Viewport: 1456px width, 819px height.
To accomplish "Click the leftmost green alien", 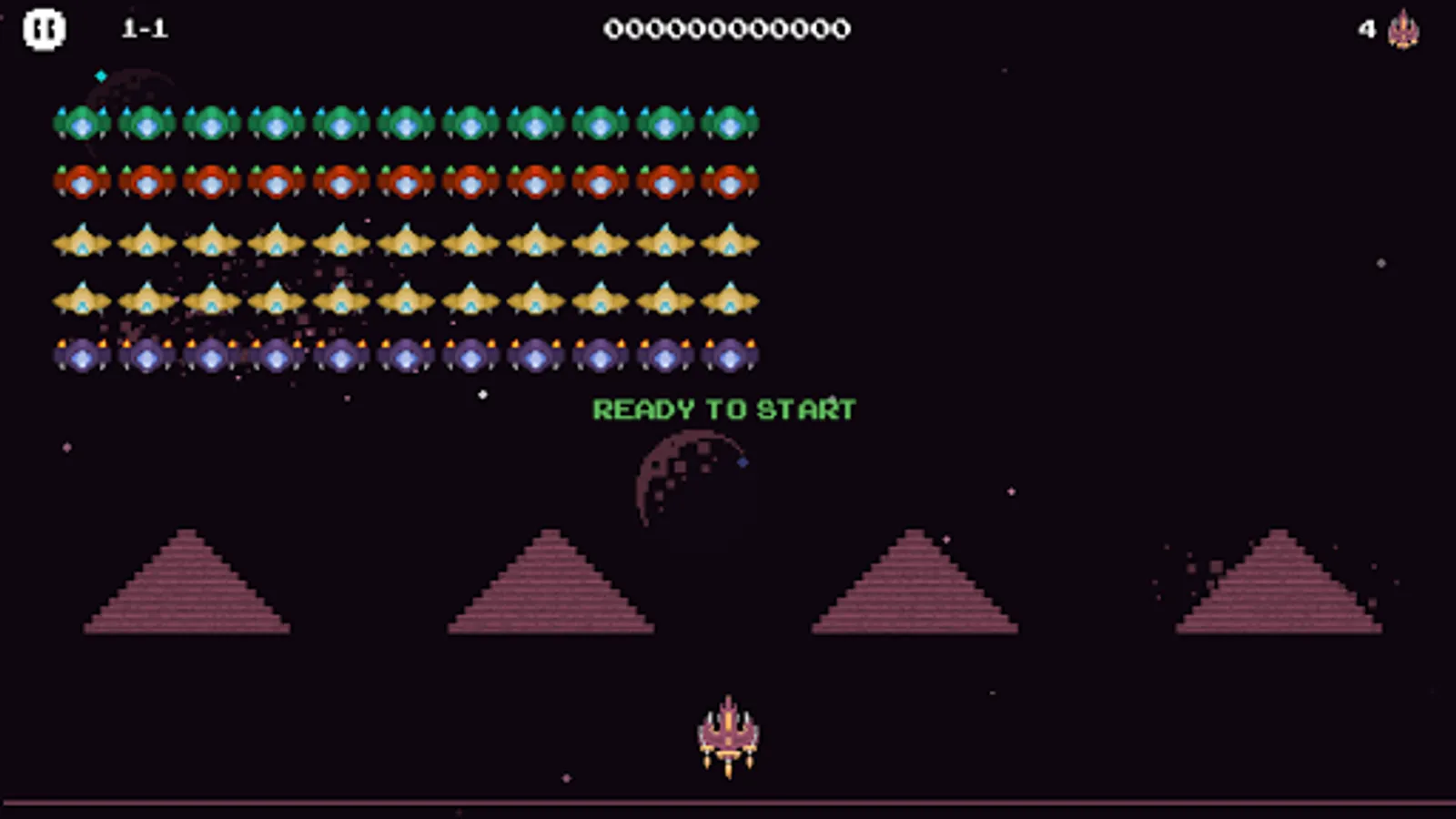I will tap(80, 121).
